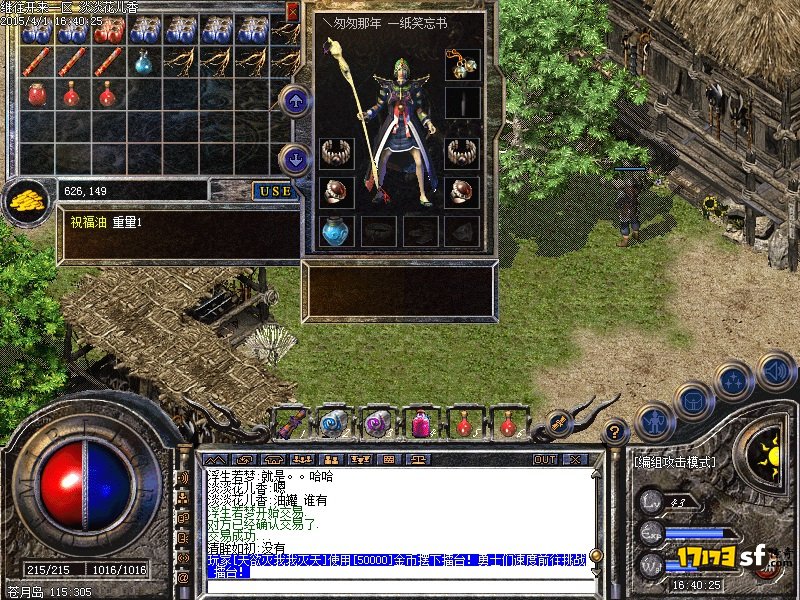Click the gold coins pile icon
Viewport: 800px width, 600px height.
24,200
